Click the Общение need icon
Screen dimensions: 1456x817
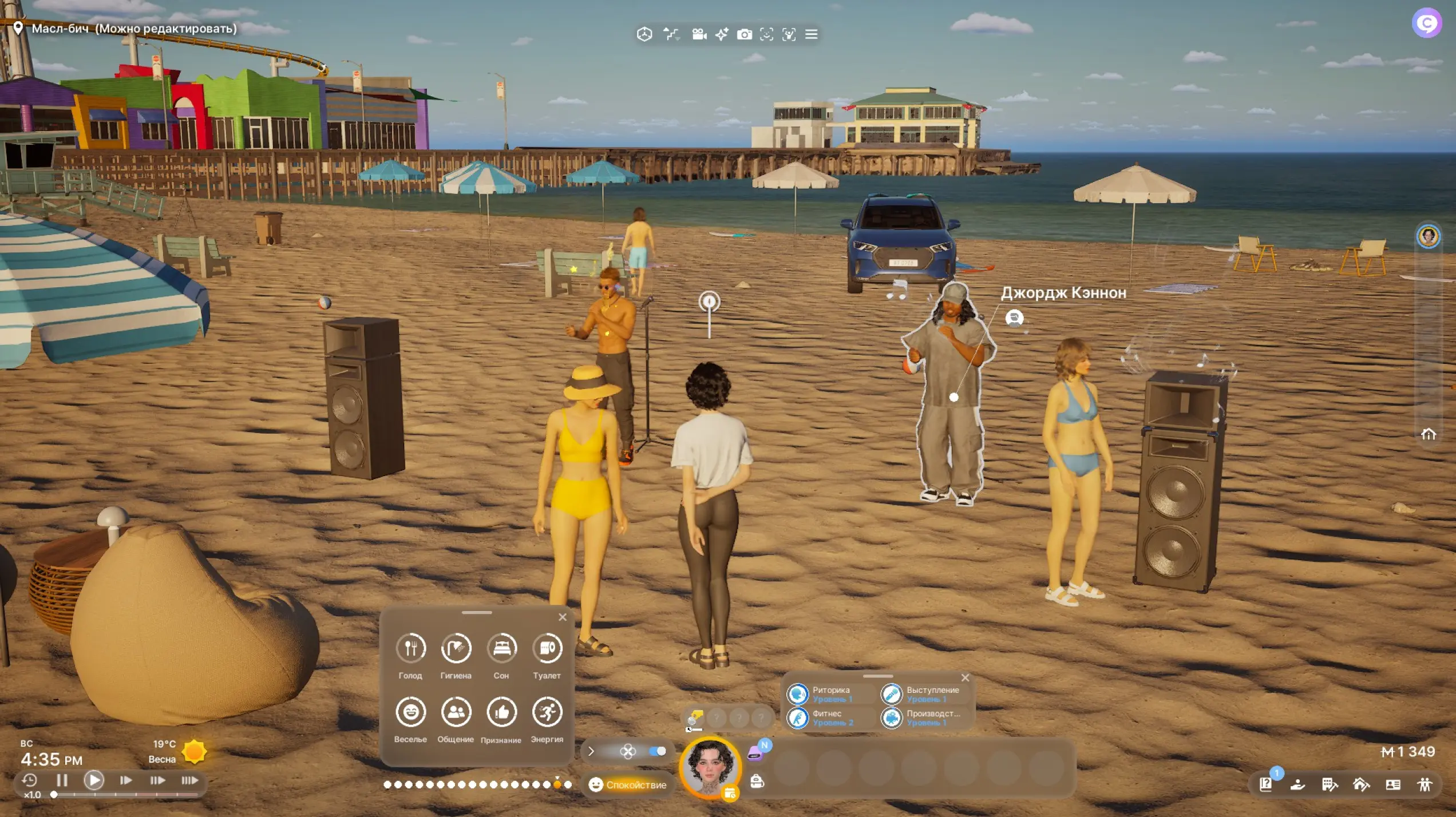pyautogui.click(x=456, y=712)
